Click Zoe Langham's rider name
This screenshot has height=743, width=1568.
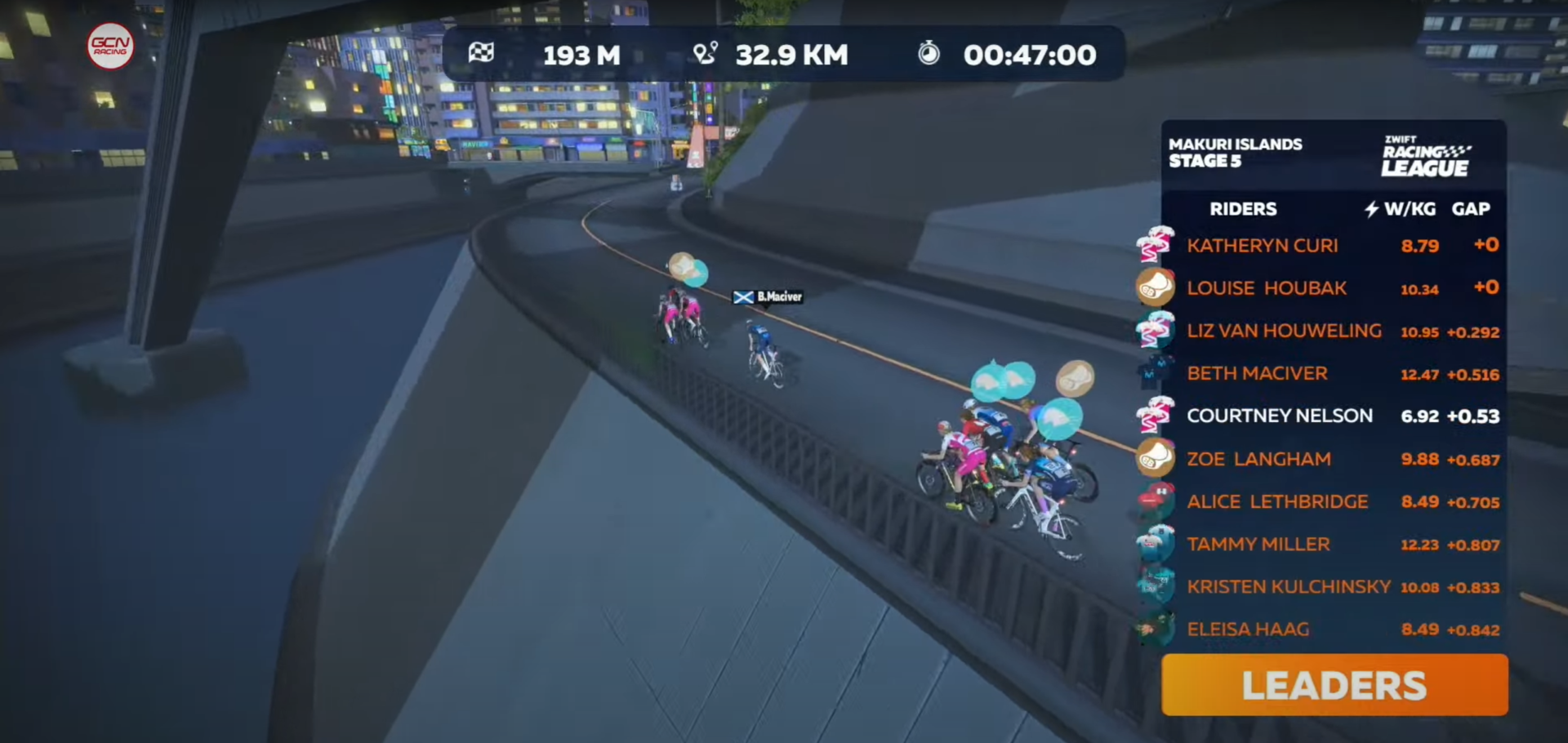pyautogui.click(x=1258, y=458)
